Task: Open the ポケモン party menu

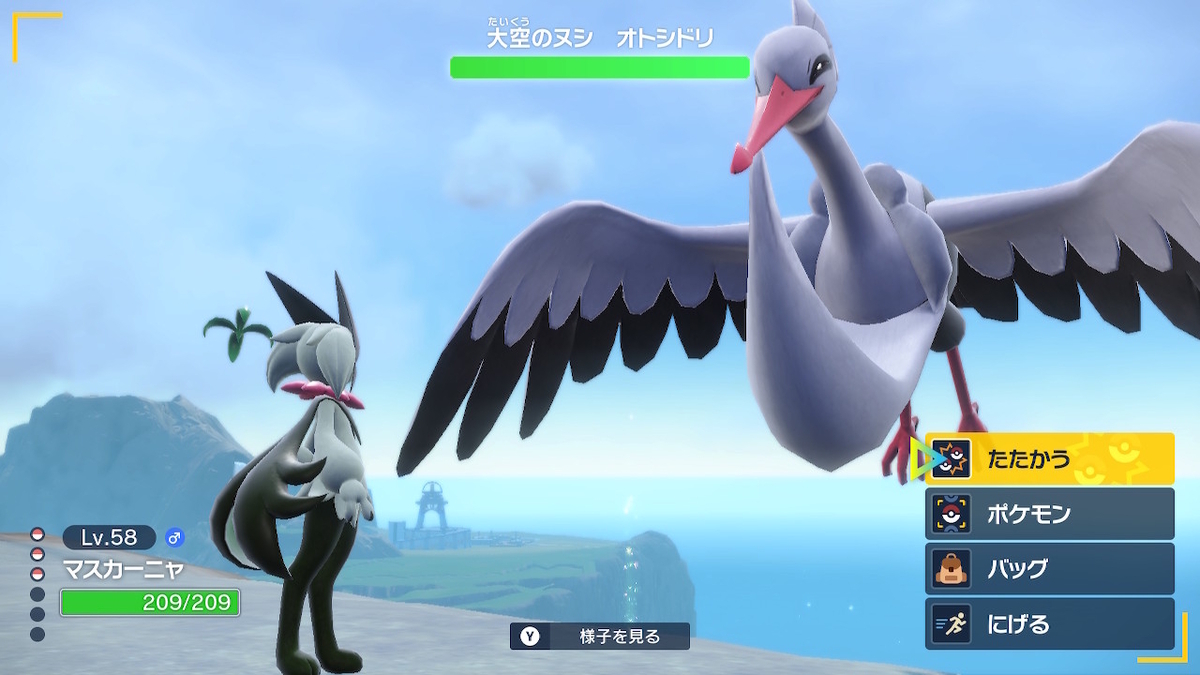Action: coord(1048,514)
